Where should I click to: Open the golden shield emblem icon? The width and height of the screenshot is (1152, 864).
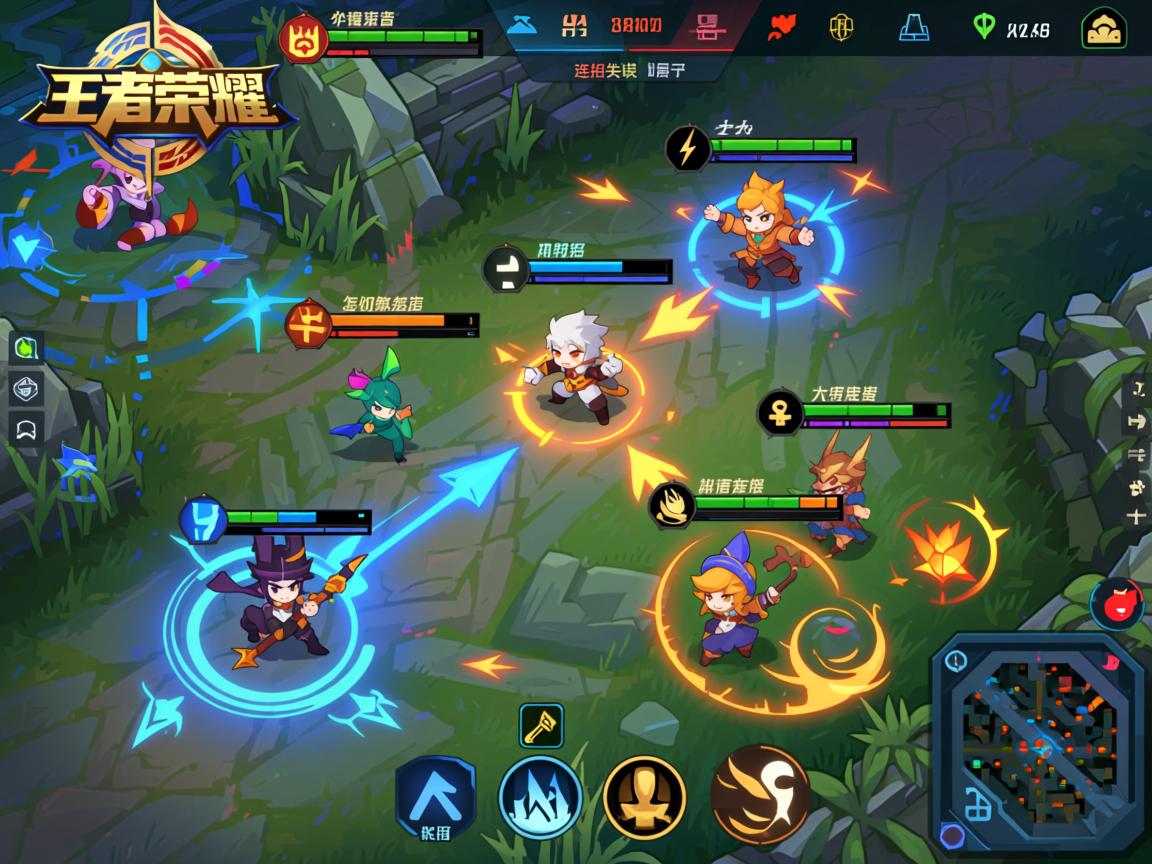[x=842, y=27]
